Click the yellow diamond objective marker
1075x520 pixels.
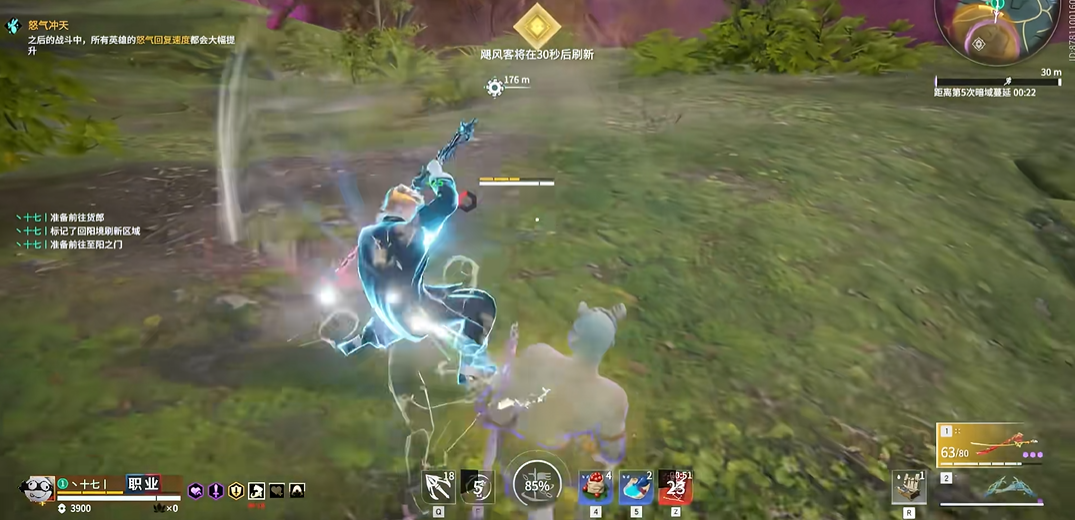point(537,24)
